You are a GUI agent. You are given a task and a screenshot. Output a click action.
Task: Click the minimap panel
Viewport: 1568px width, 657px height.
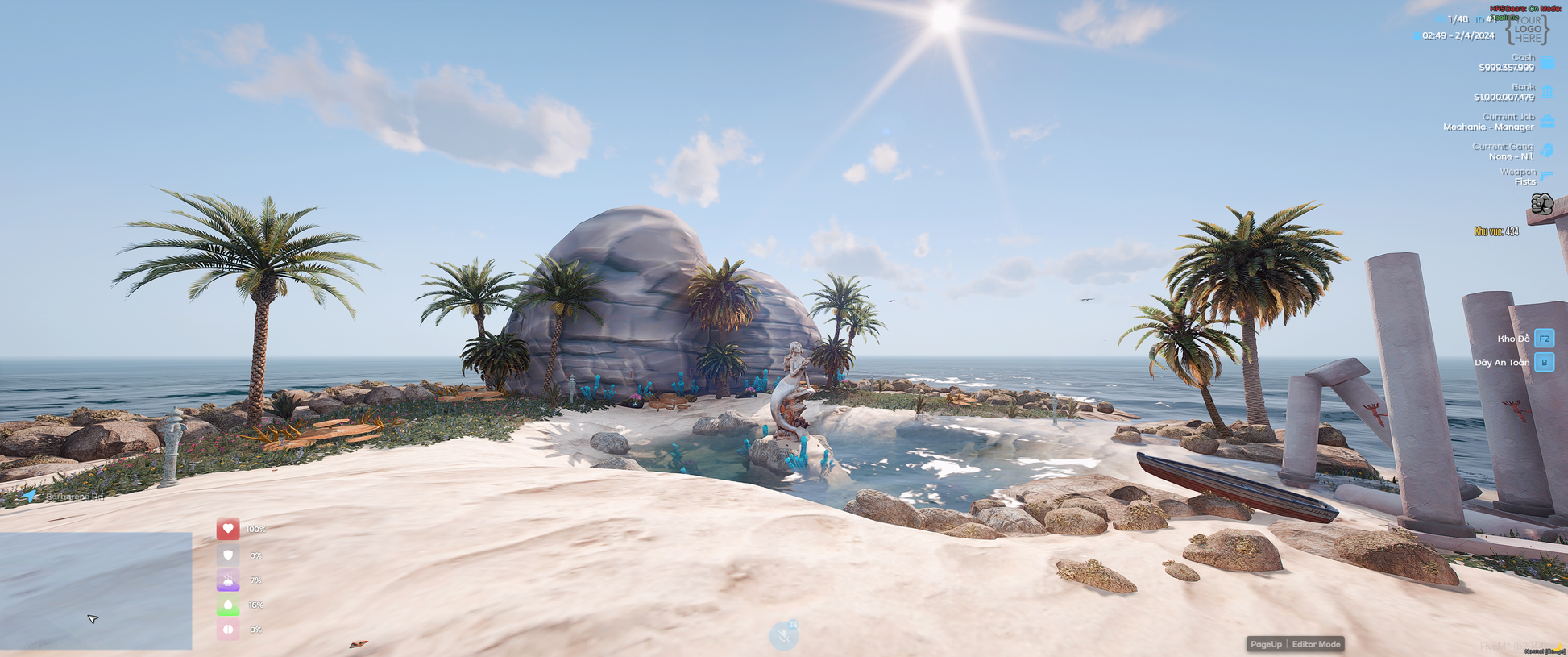96,590
